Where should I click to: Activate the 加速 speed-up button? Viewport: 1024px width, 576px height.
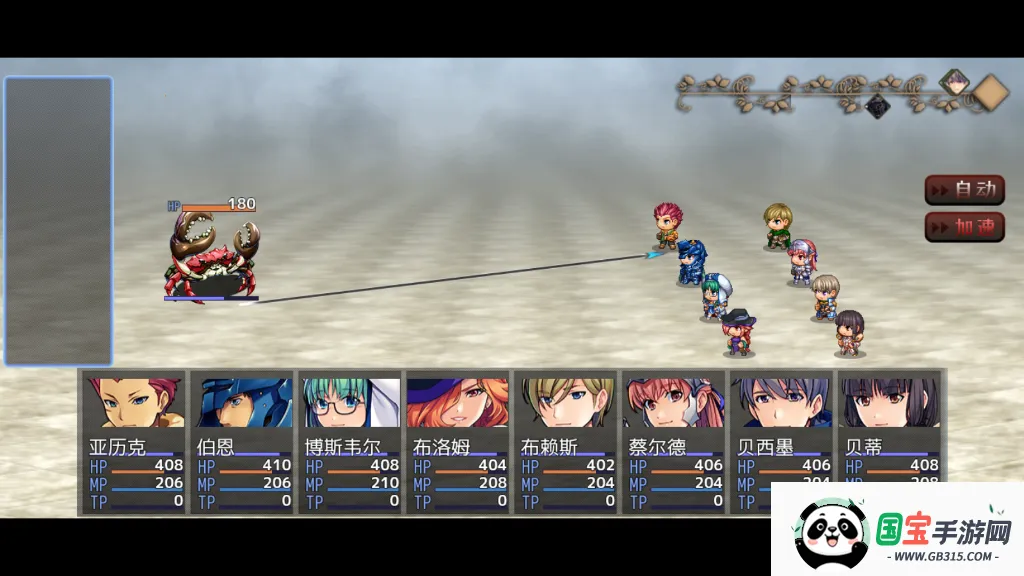(x=964, y=227)
